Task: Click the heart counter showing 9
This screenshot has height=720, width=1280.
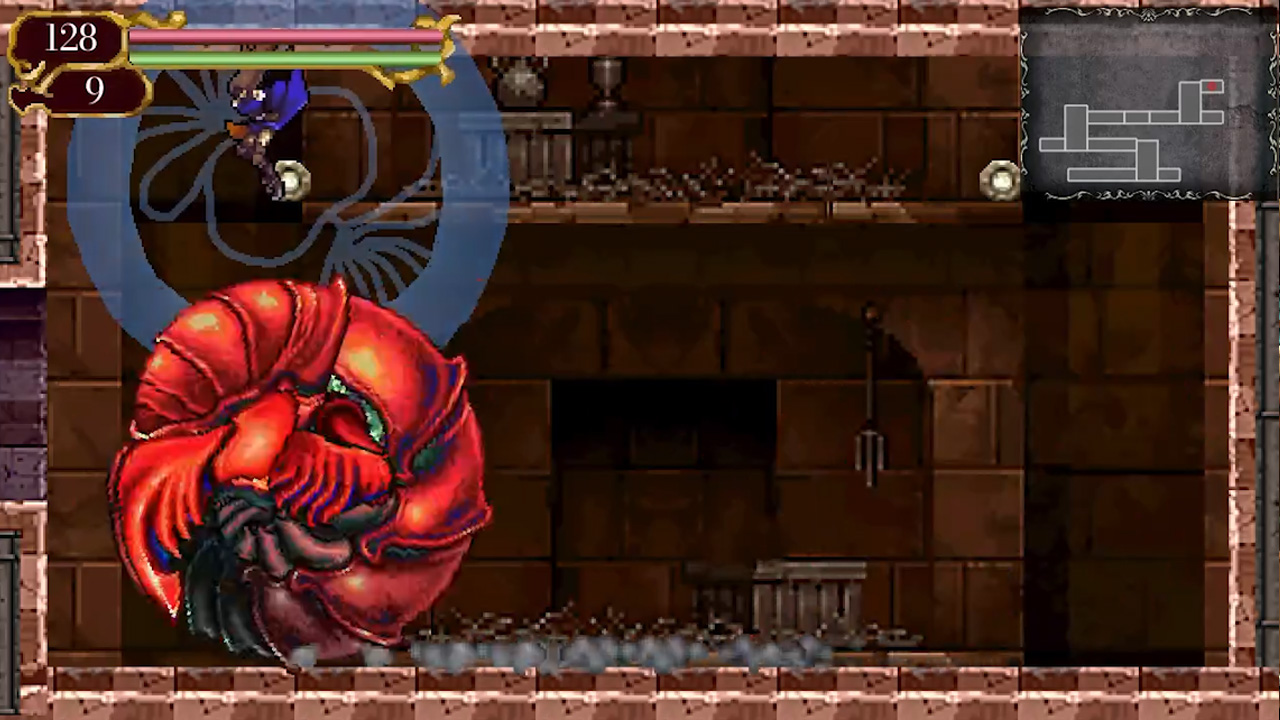Action: tap(94, 90)
